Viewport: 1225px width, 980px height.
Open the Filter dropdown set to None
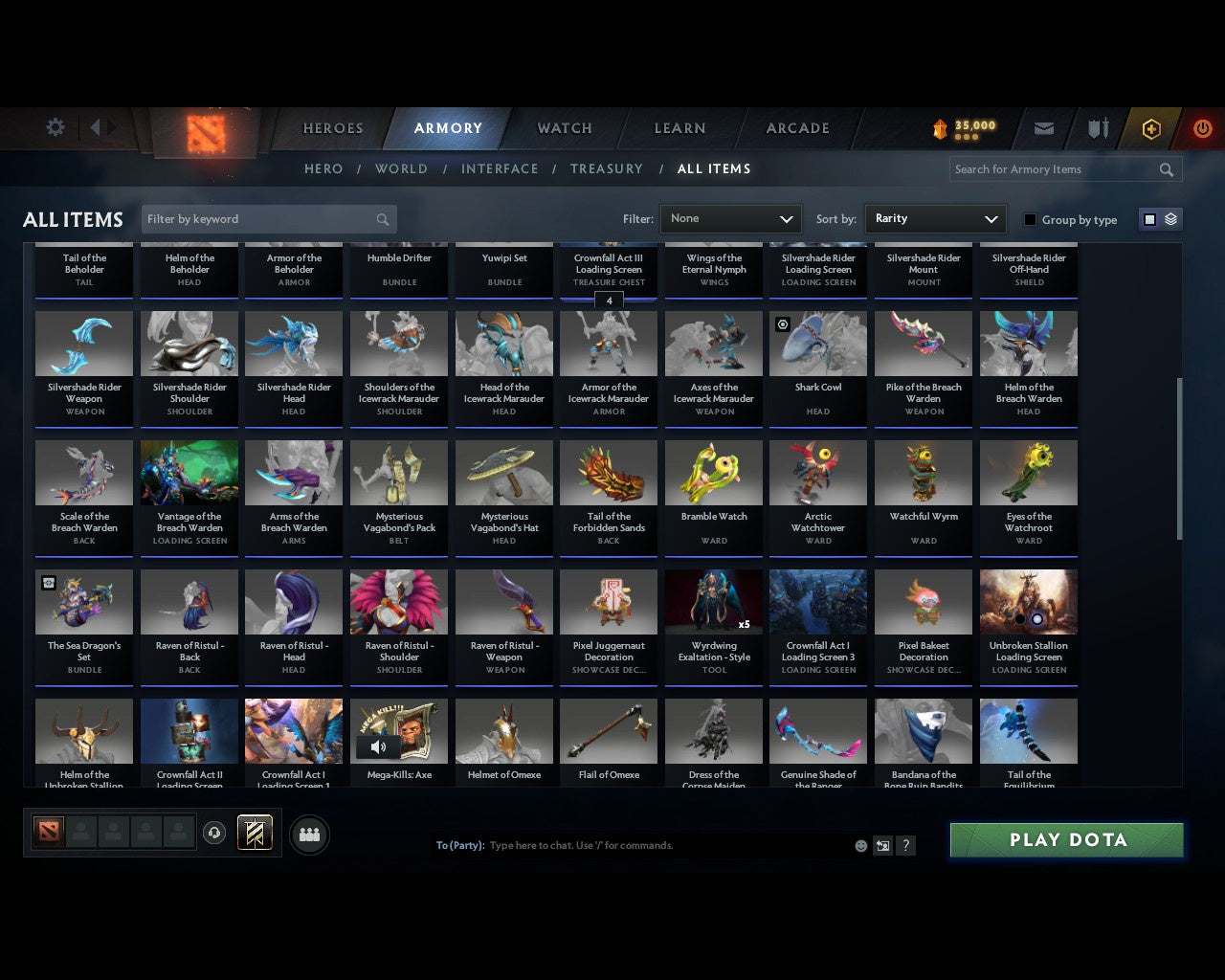pos(730,219)
